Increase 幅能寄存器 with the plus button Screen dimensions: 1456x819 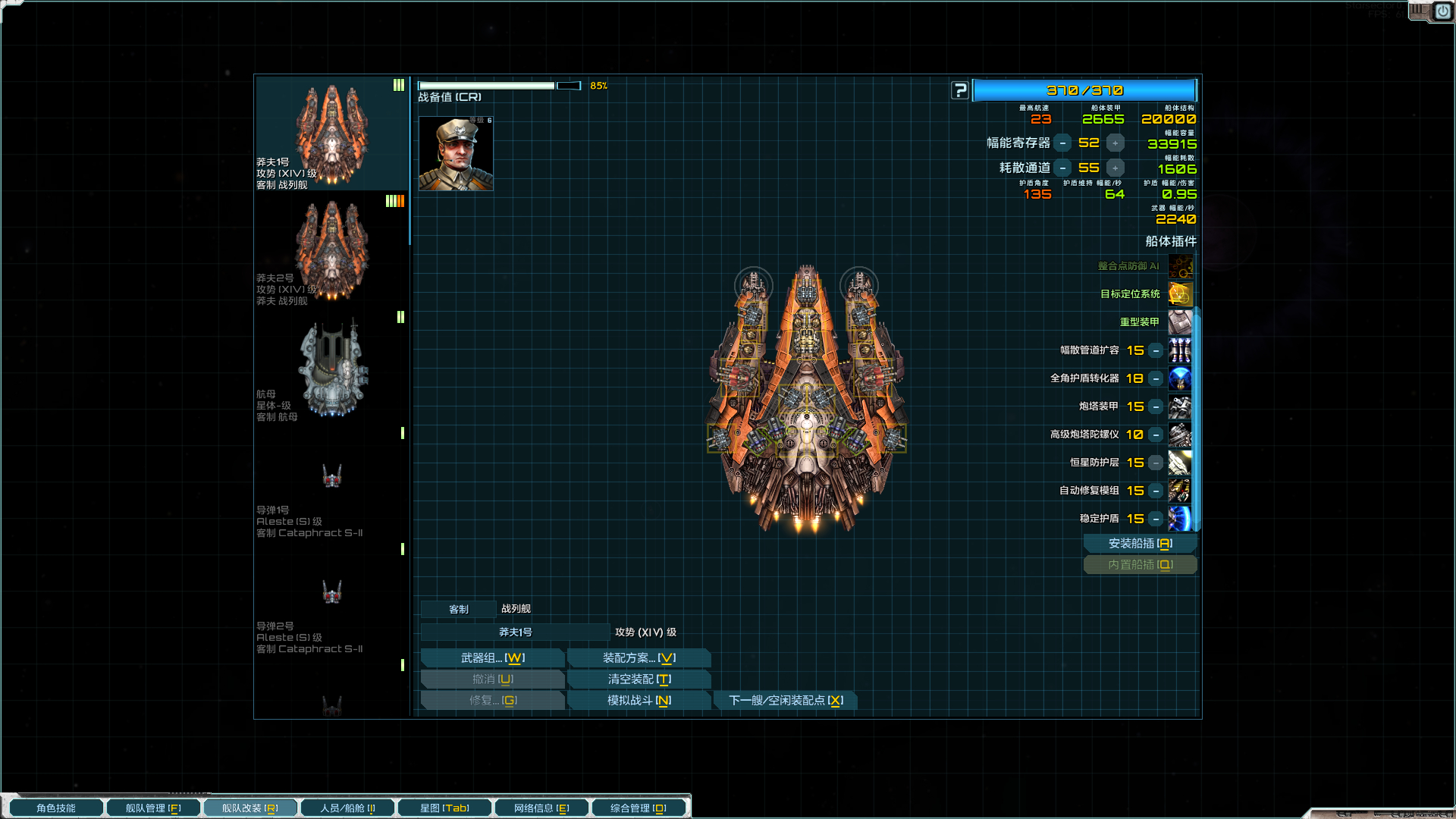tap(1114, 142)
